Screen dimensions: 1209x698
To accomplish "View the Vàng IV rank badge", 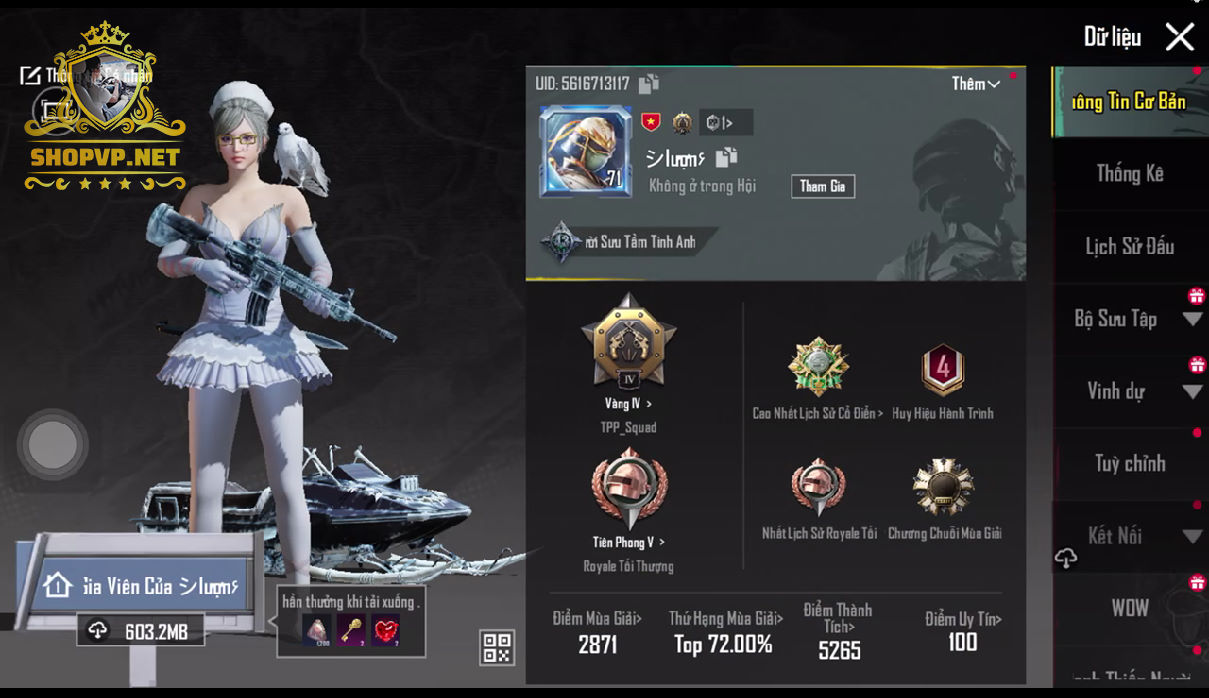I will pyautogui.click(x=628, y=345).
